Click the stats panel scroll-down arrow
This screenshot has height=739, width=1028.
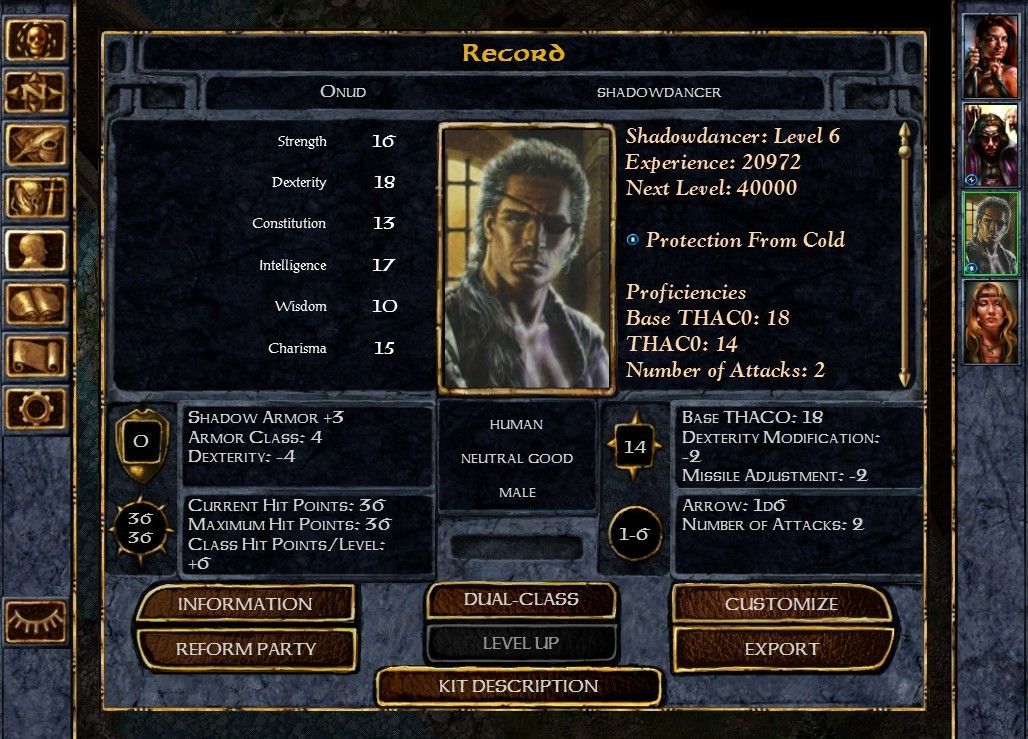pyautogui.click(x=905, y=377)
